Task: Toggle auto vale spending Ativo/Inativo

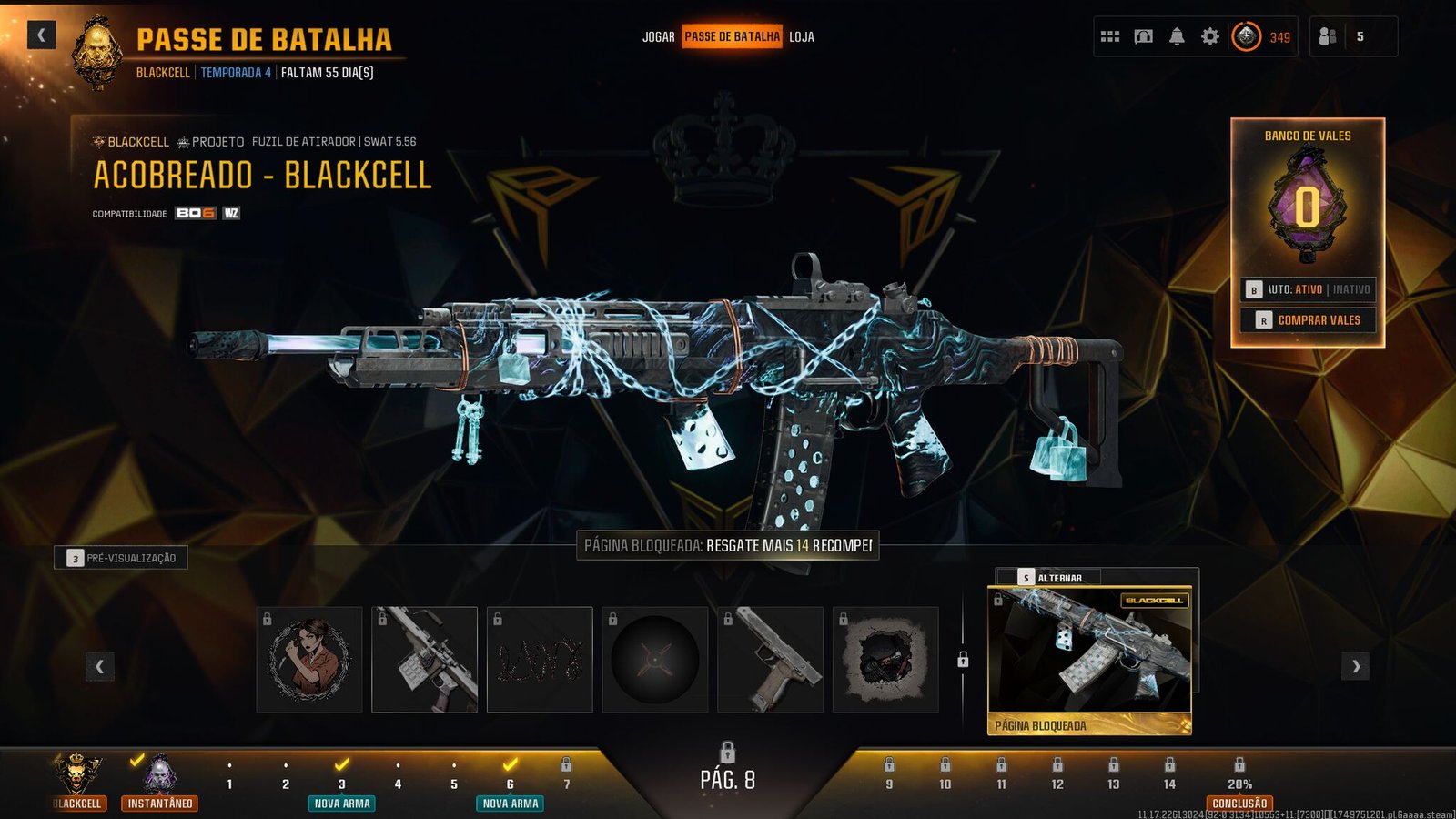Action: pyautogui.click(x=1309, y=289)
